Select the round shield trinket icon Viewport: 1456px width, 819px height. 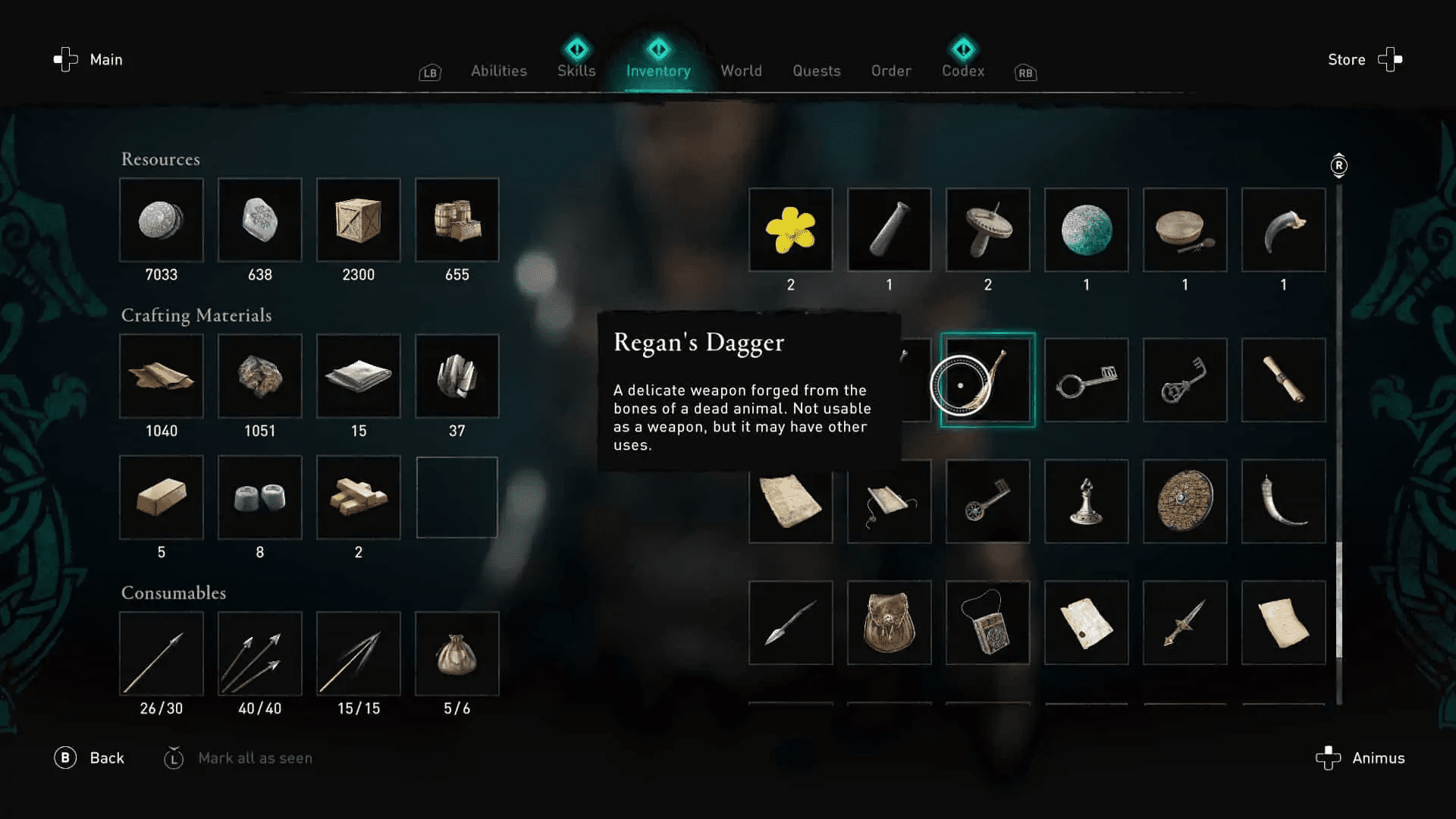tap(1185, 501)
